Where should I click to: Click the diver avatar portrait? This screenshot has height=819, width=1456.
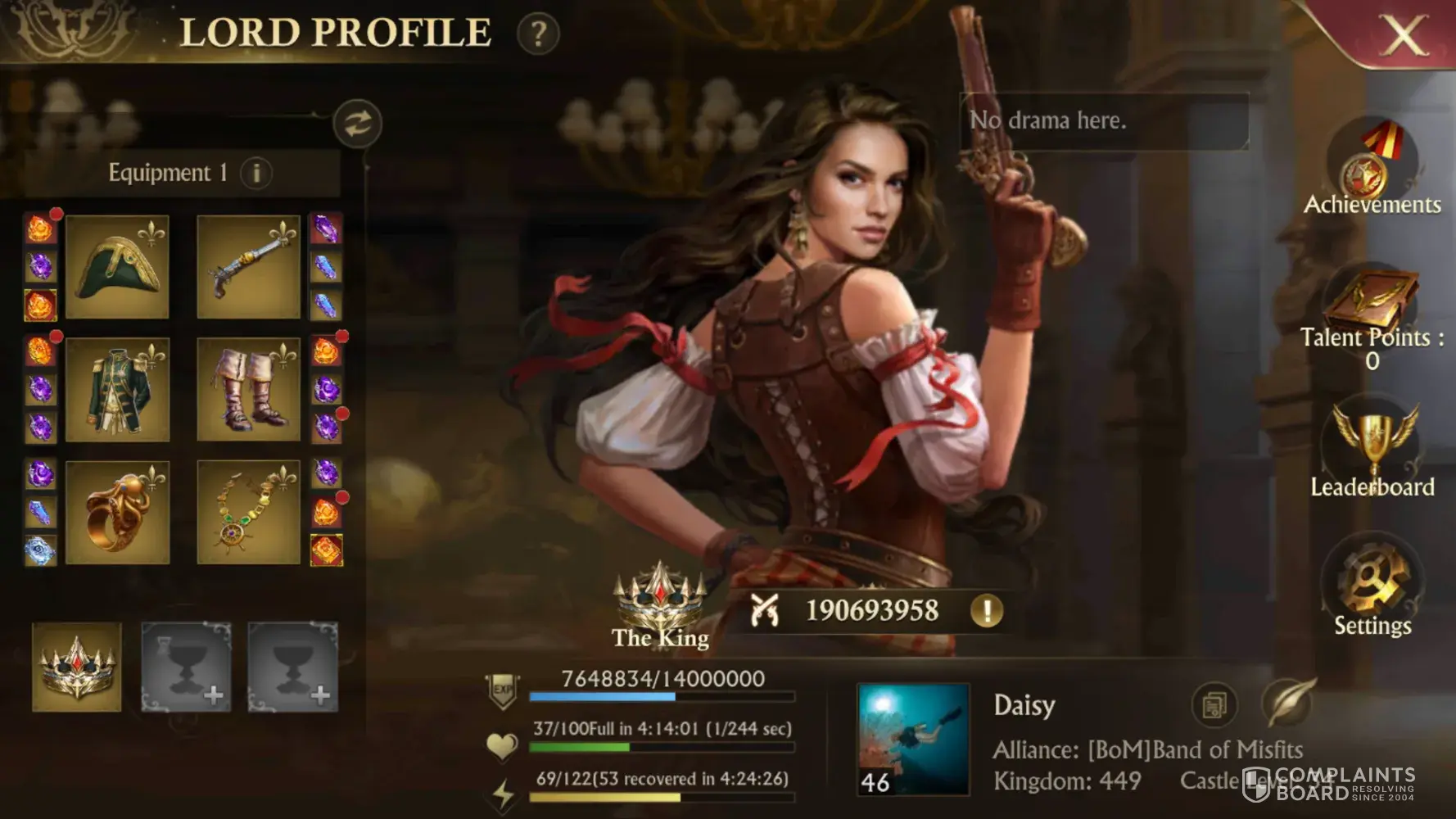[x=913, y=740]
